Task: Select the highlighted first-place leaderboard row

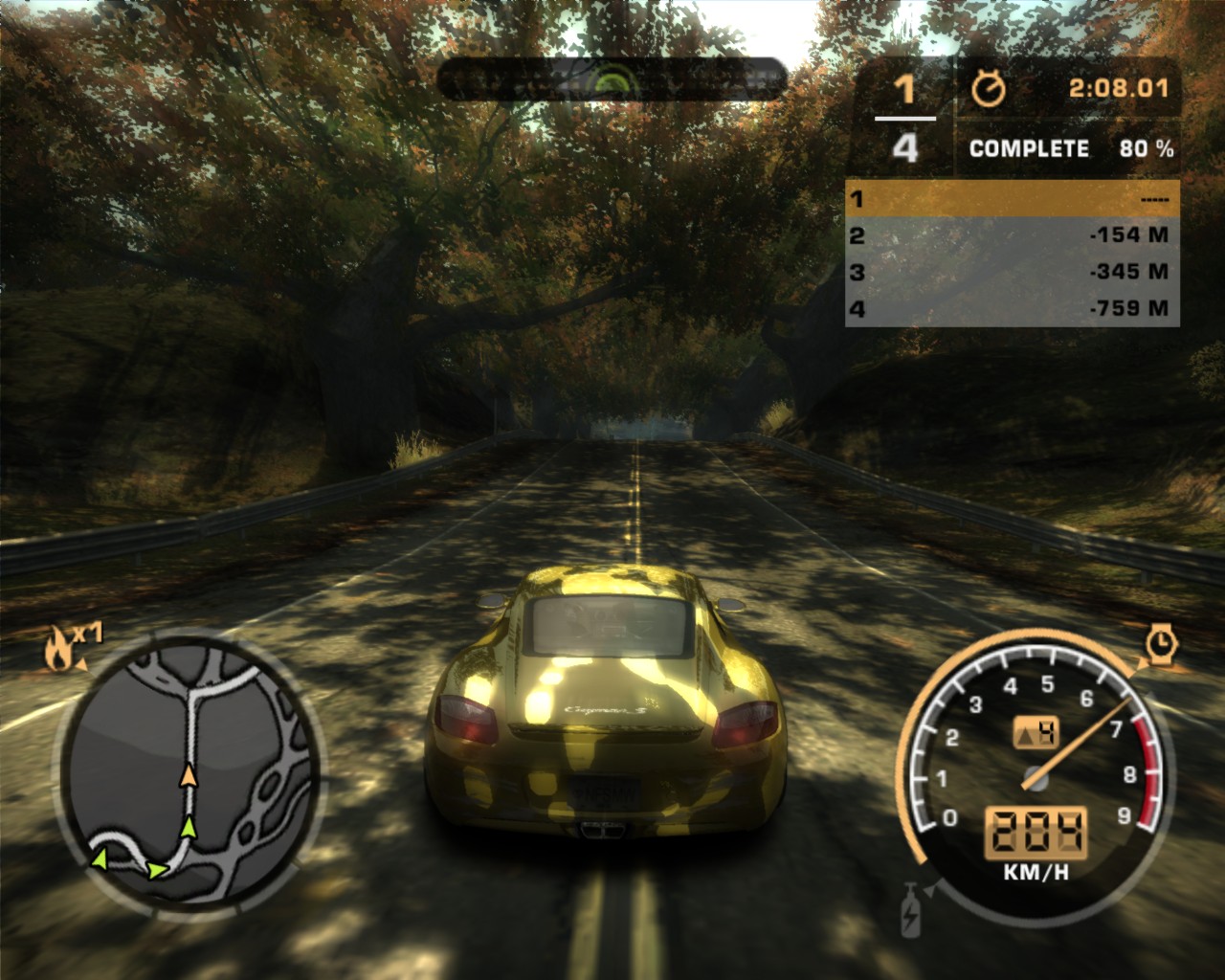Action: tap(1013, 199)
